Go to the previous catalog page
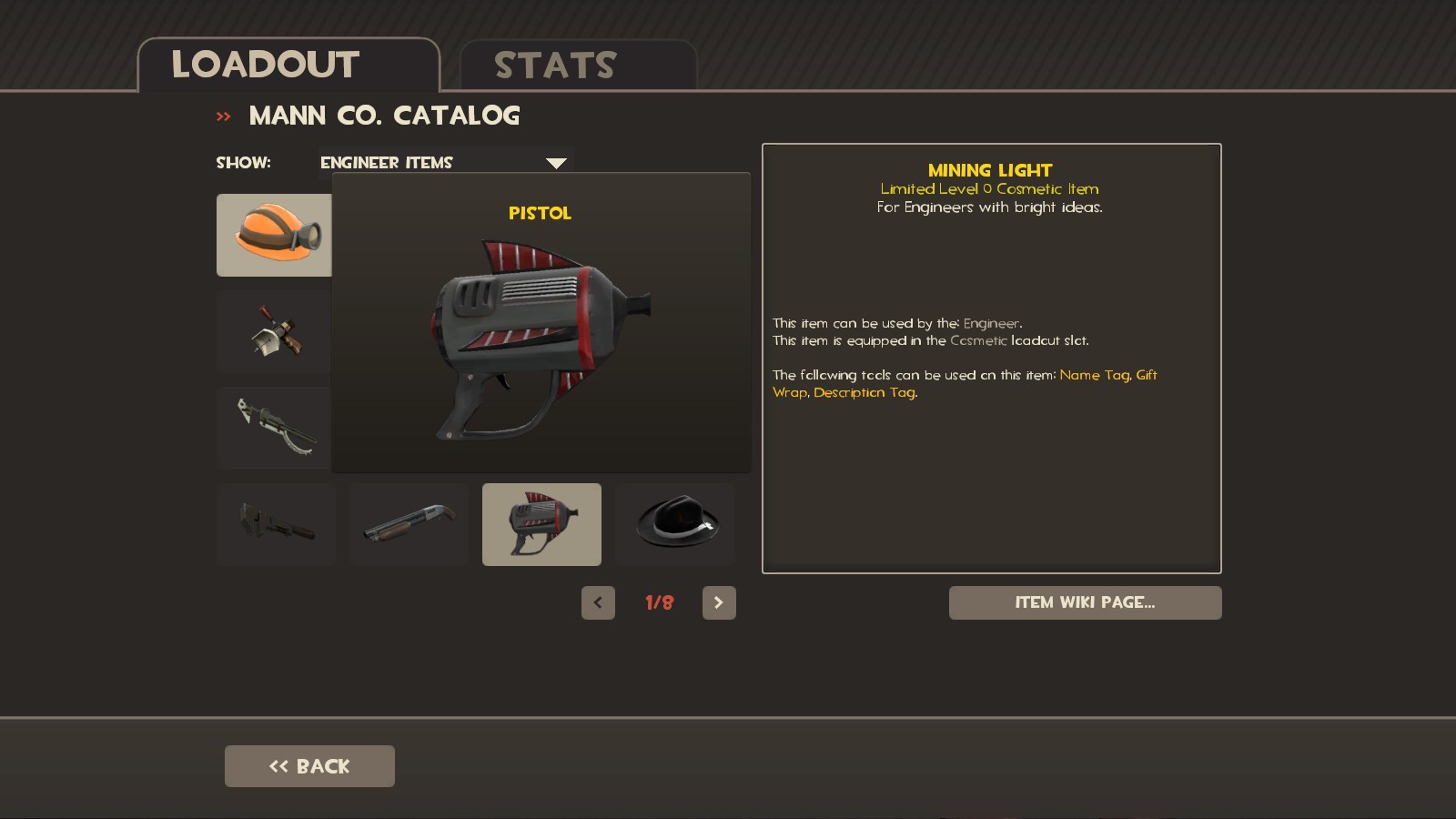1456x819 pixels. pyautogui.click(x=599, y=602)
